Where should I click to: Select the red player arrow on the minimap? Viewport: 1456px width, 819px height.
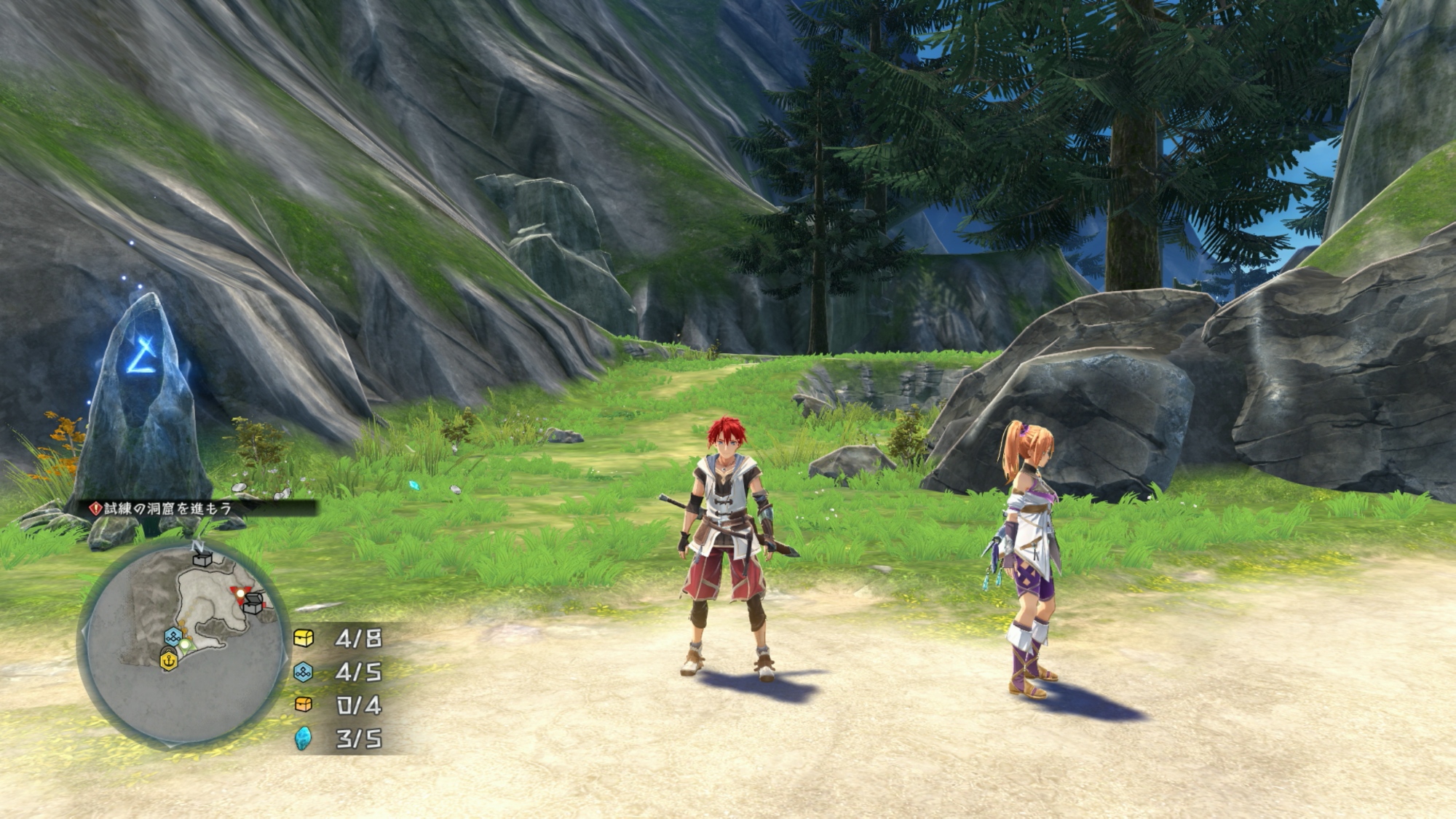(x=239, y=595)
